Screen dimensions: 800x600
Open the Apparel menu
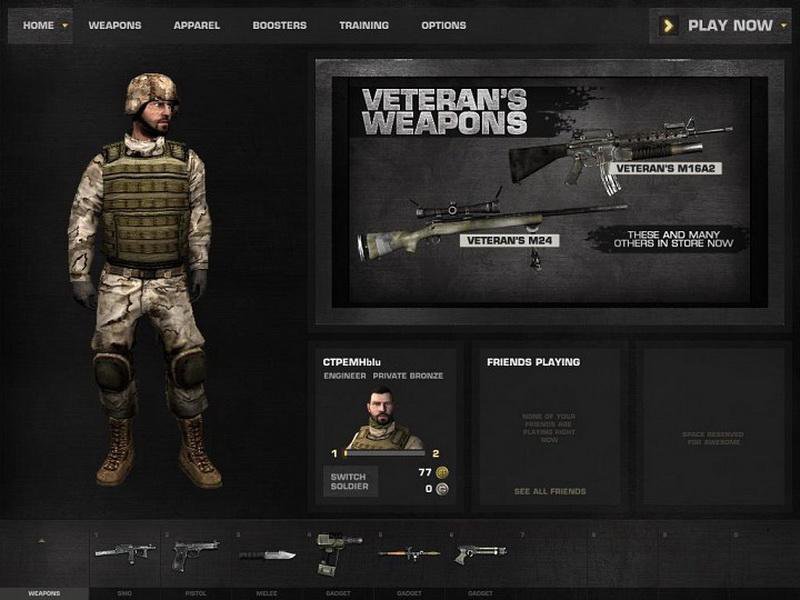click(196, 25)
